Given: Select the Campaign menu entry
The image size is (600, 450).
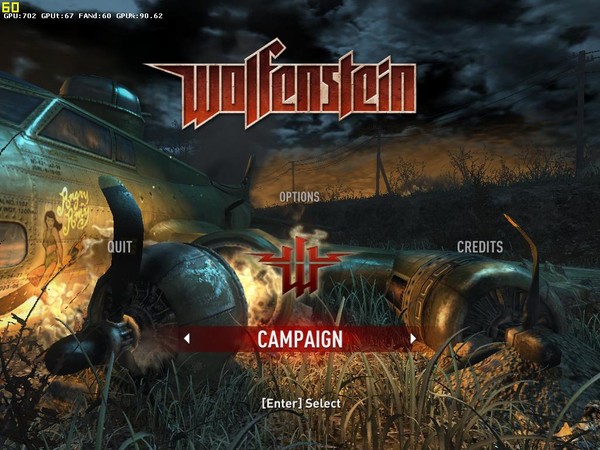Looking at the screenshot, I should pos(299,339).
